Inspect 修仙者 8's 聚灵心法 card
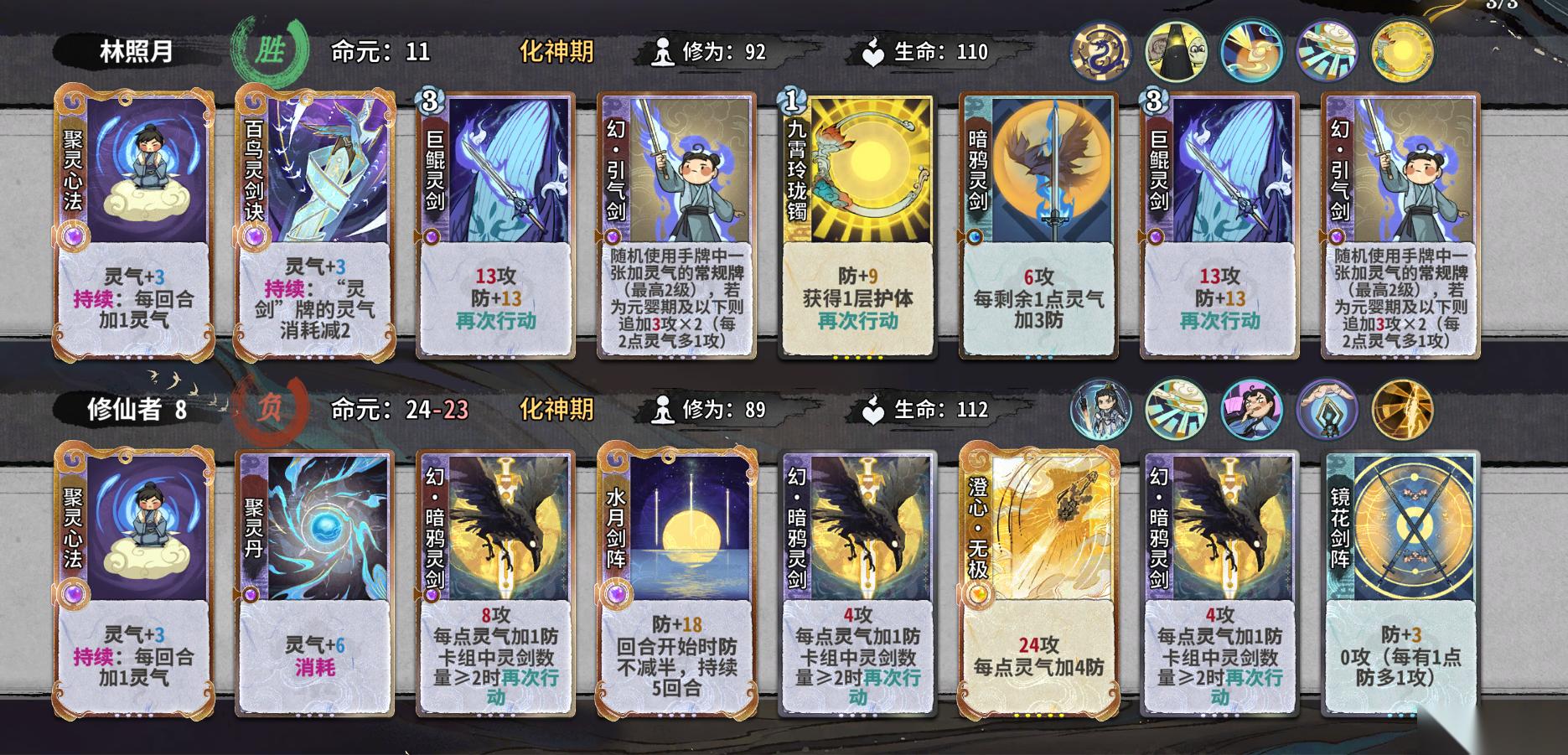The width and height of the screenshot is (1568, 755). 134,584
